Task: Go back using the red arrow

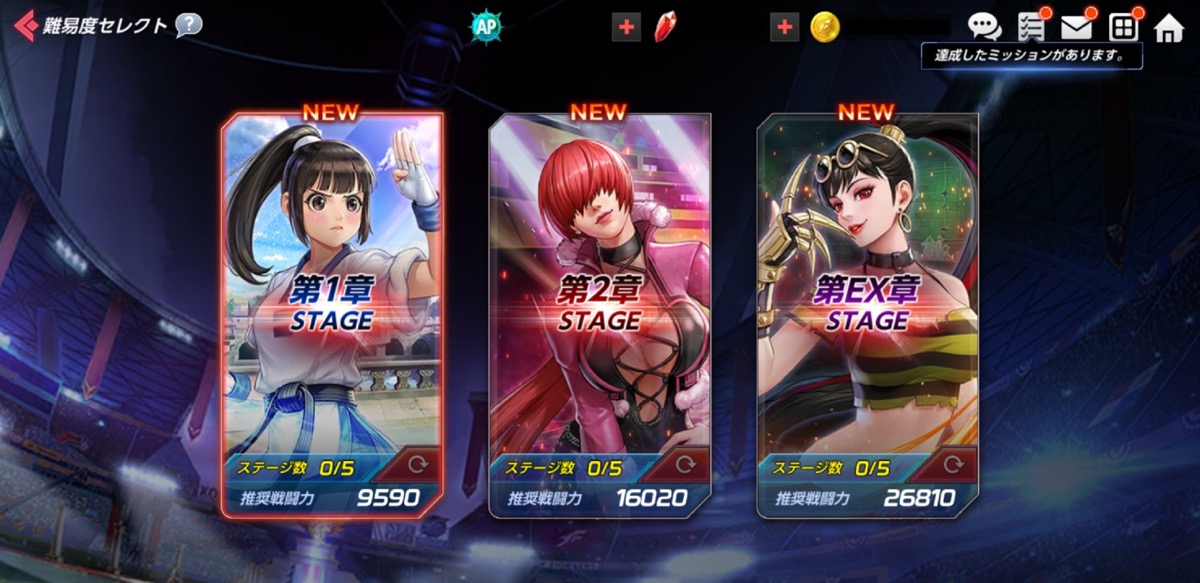Action: coord(24,26)
